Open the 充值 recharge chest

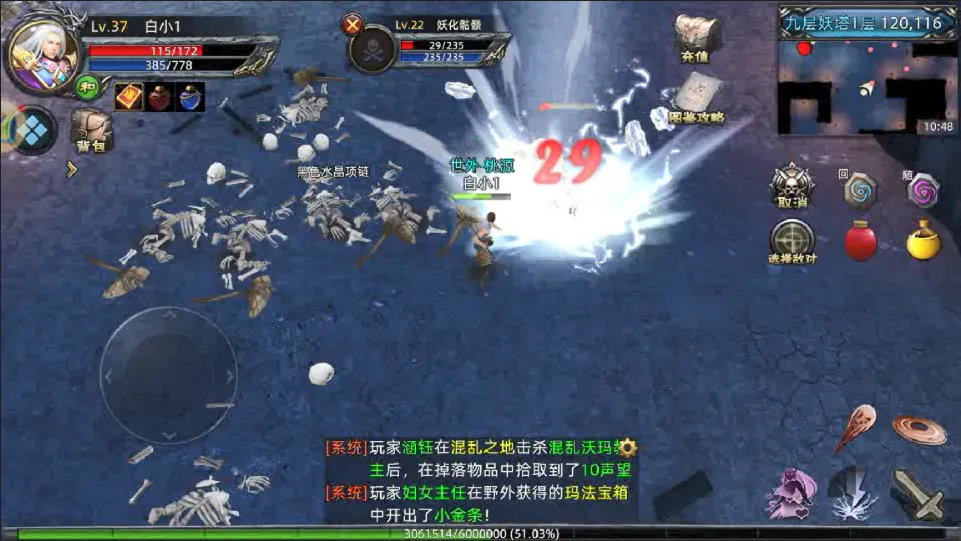point(696,37)
